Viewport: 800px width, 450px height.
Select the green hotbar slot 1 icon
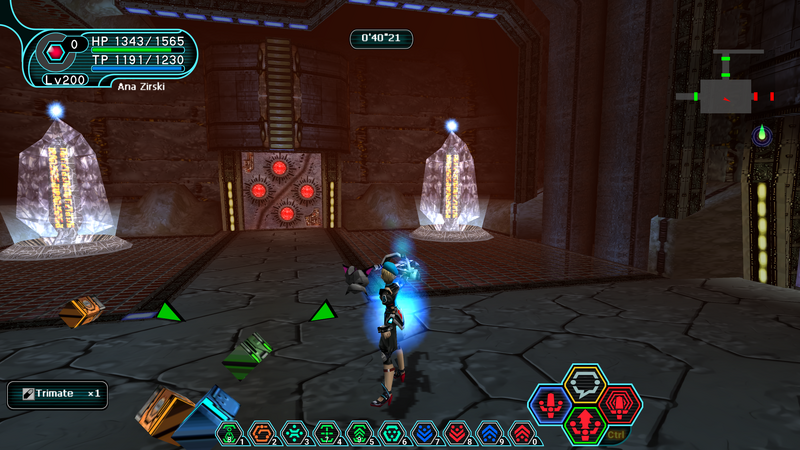[230, 432]
